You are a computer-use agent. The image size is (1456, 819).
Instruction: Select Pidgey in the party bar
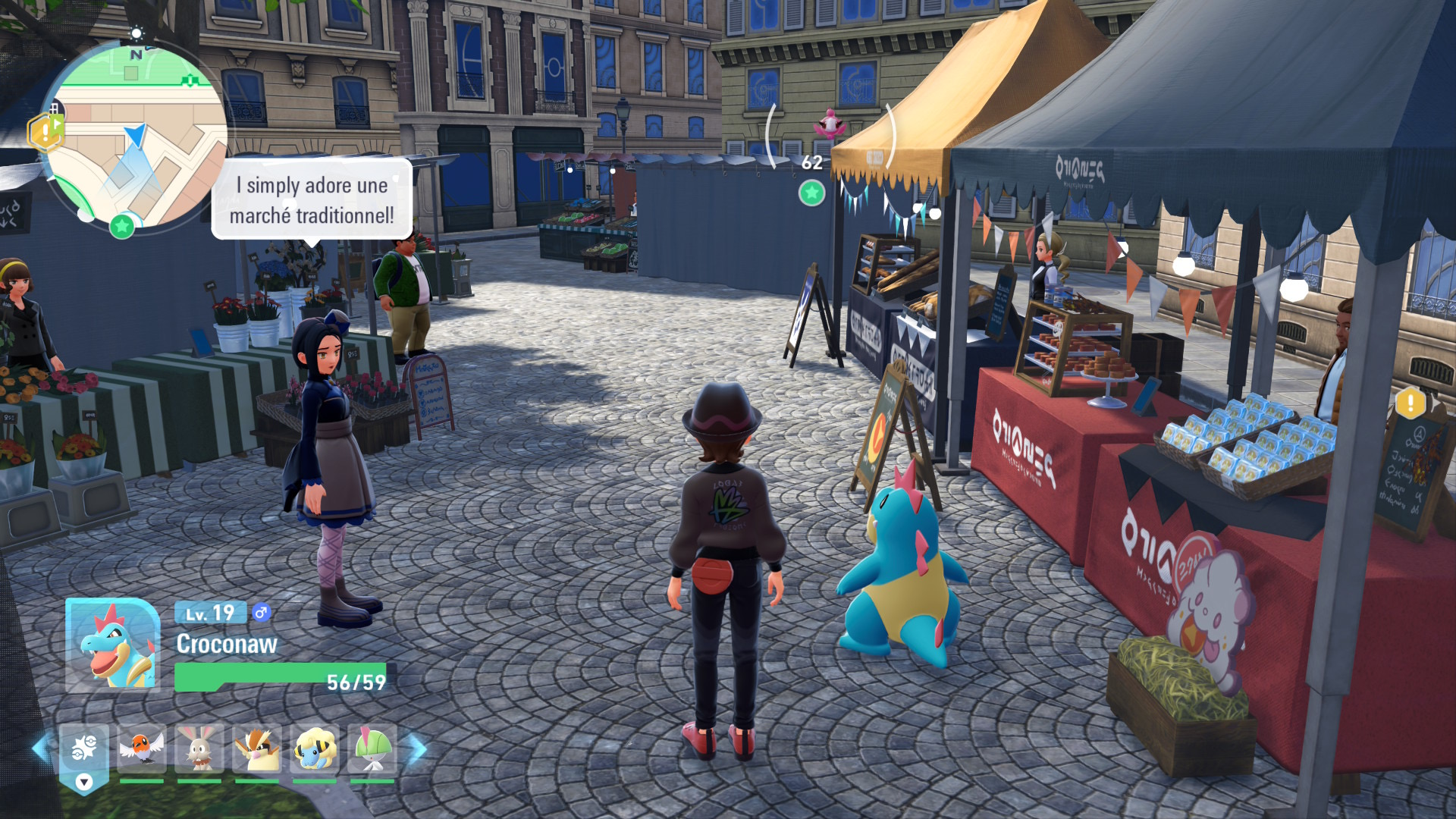(x=257, y=749)
